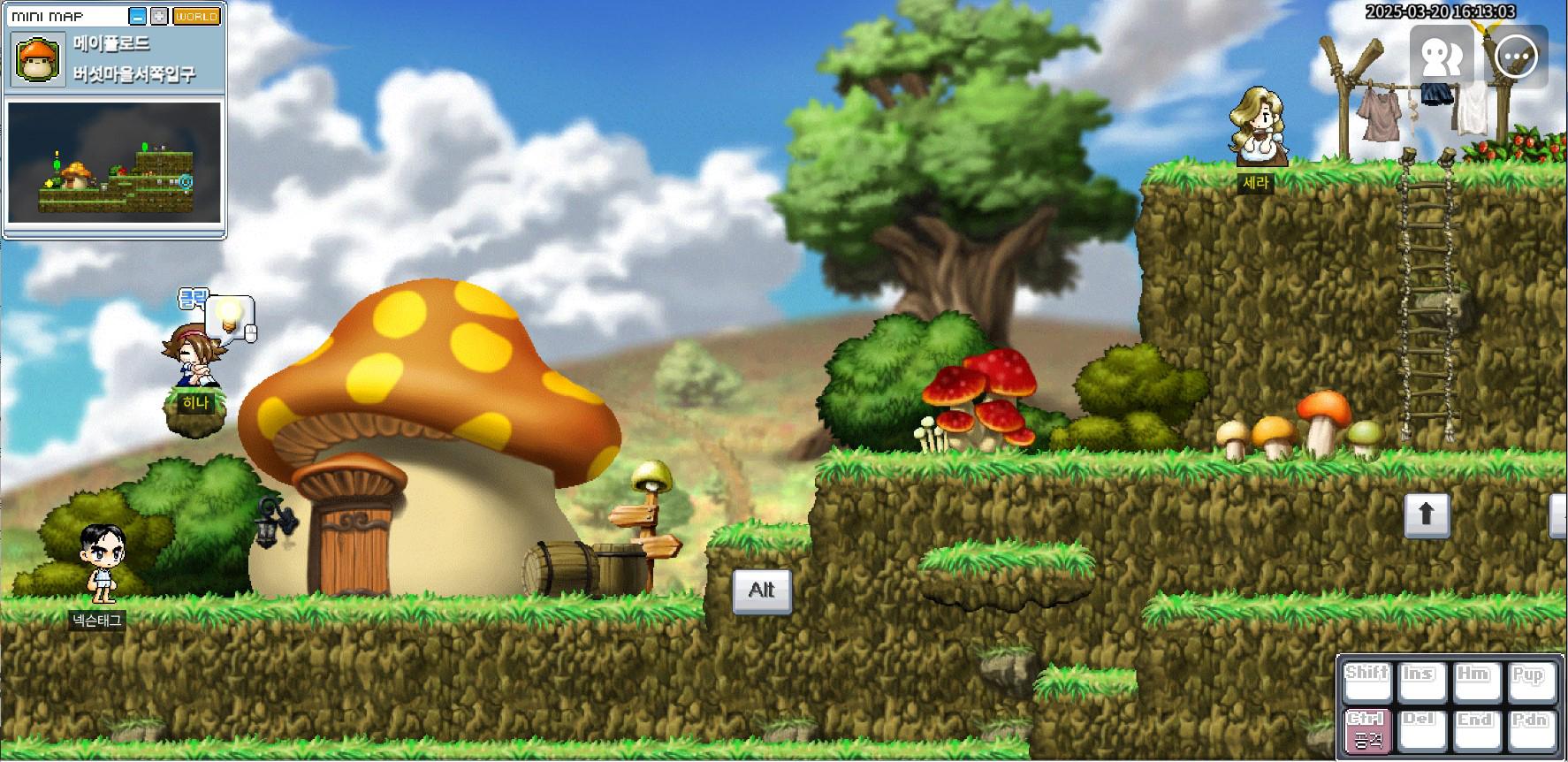Click the mini map terrain view

click(114, 162)
